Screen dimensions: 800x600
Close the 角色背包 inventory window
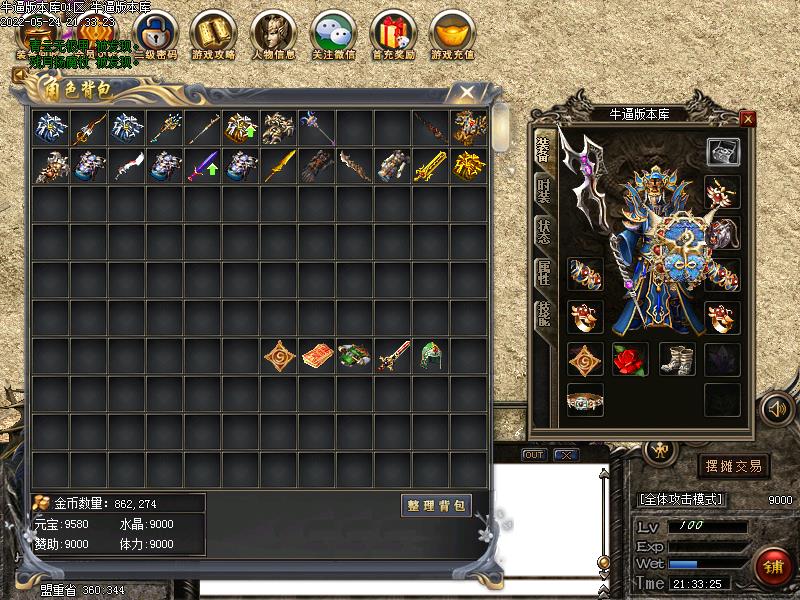tap(467, 92)
